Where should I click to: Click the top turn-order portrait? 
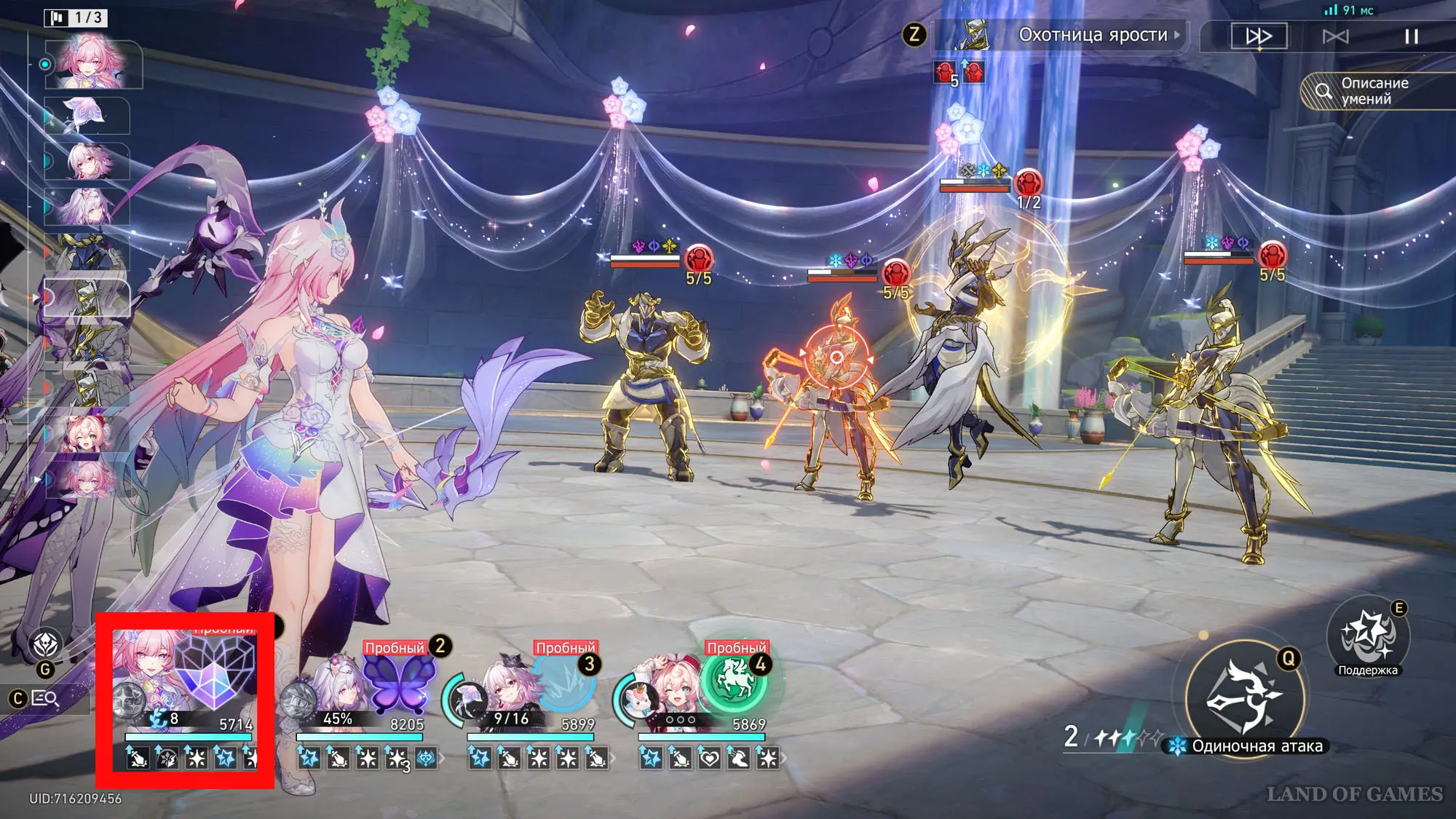pos(93,63)
